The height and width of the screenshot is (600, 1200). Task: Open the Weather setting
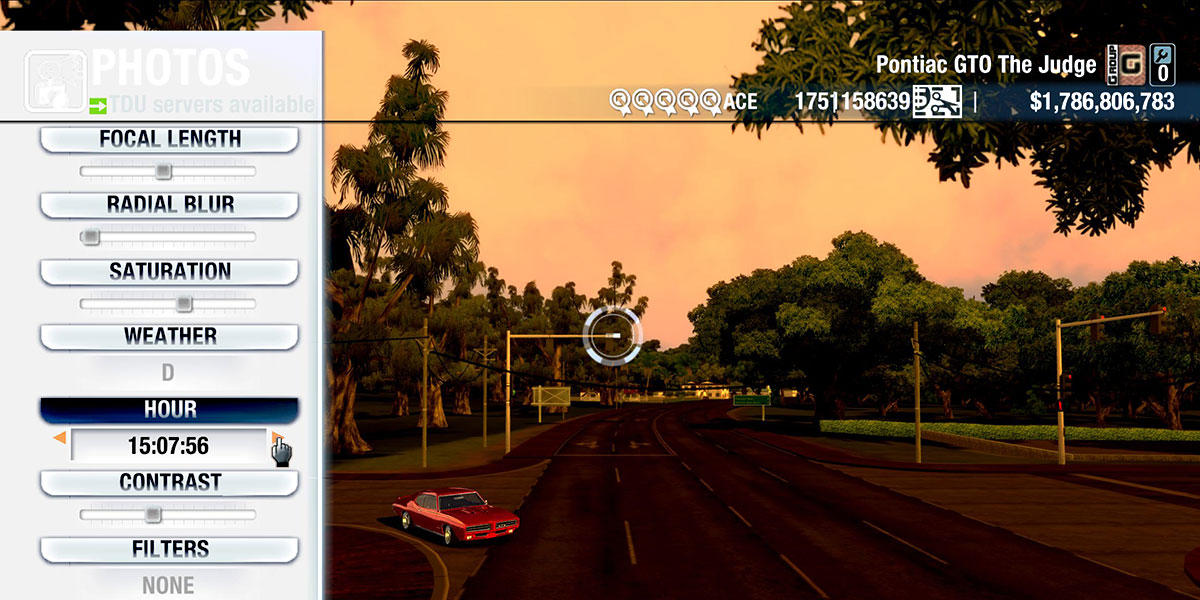(x=169, y=336)
